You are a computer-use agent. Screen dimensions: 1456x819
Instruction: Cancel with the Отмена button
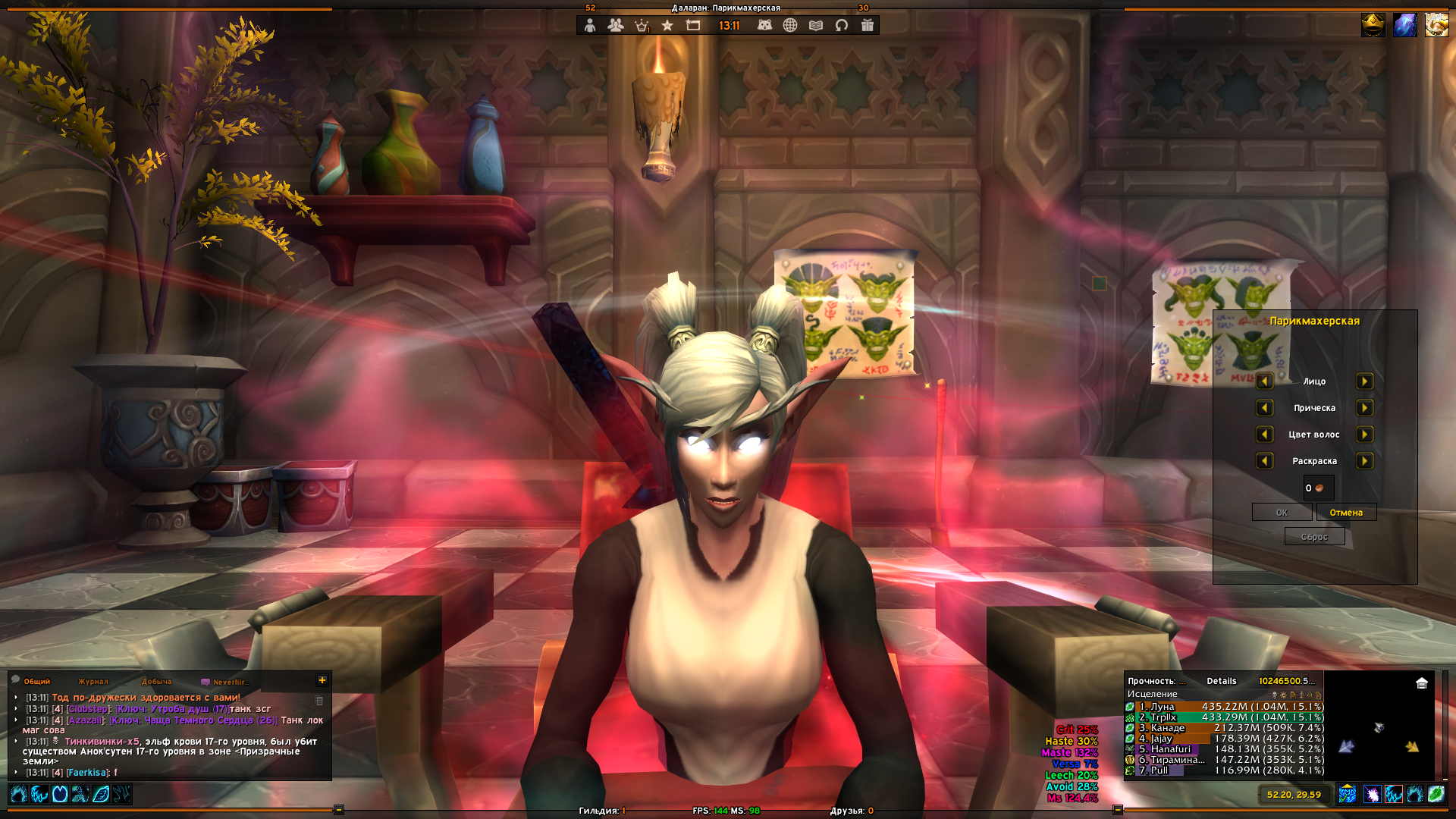click(1346, 513)
